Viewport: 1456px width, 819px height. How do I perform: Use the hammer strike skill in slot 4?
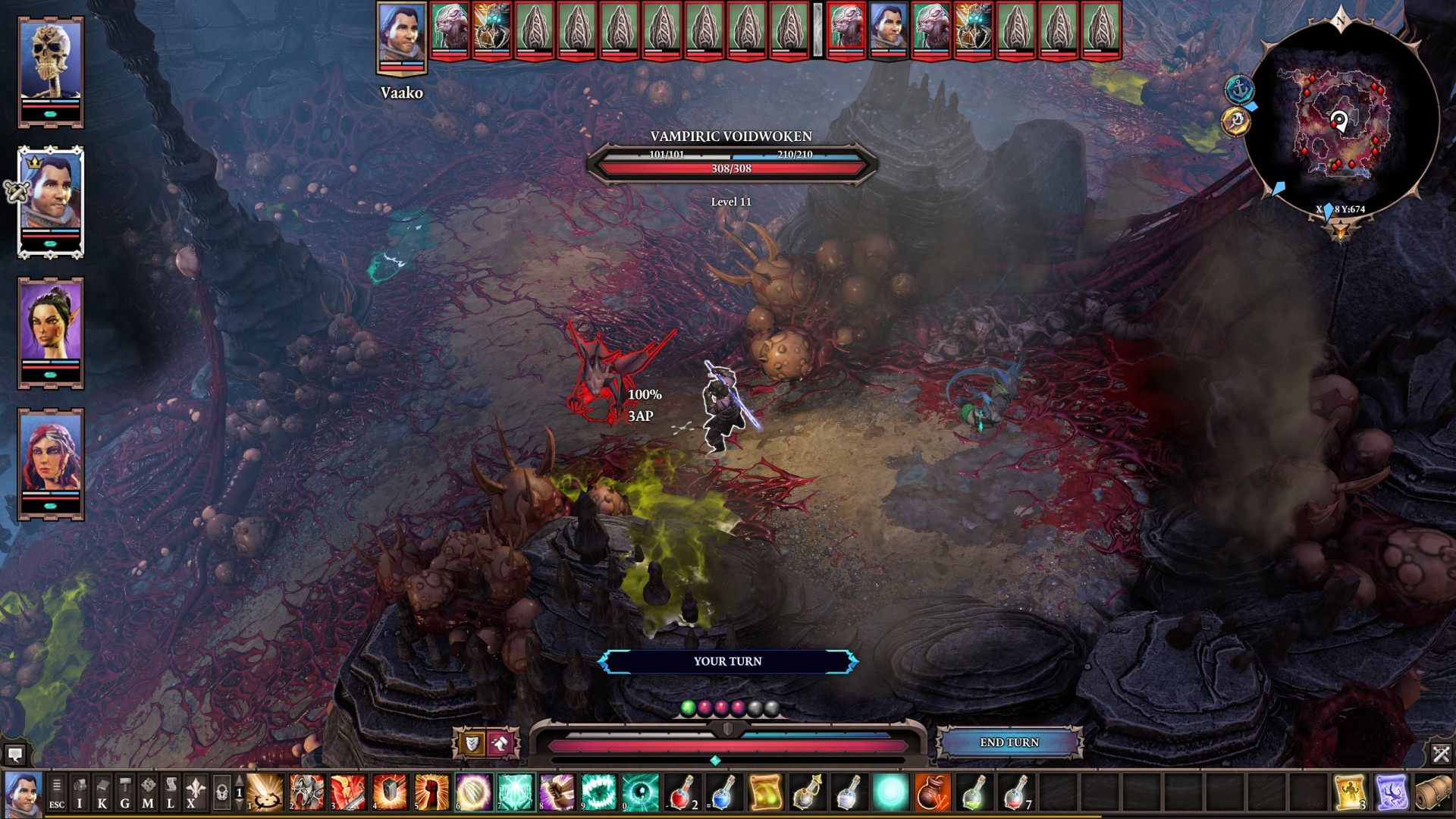click(390, 792)
